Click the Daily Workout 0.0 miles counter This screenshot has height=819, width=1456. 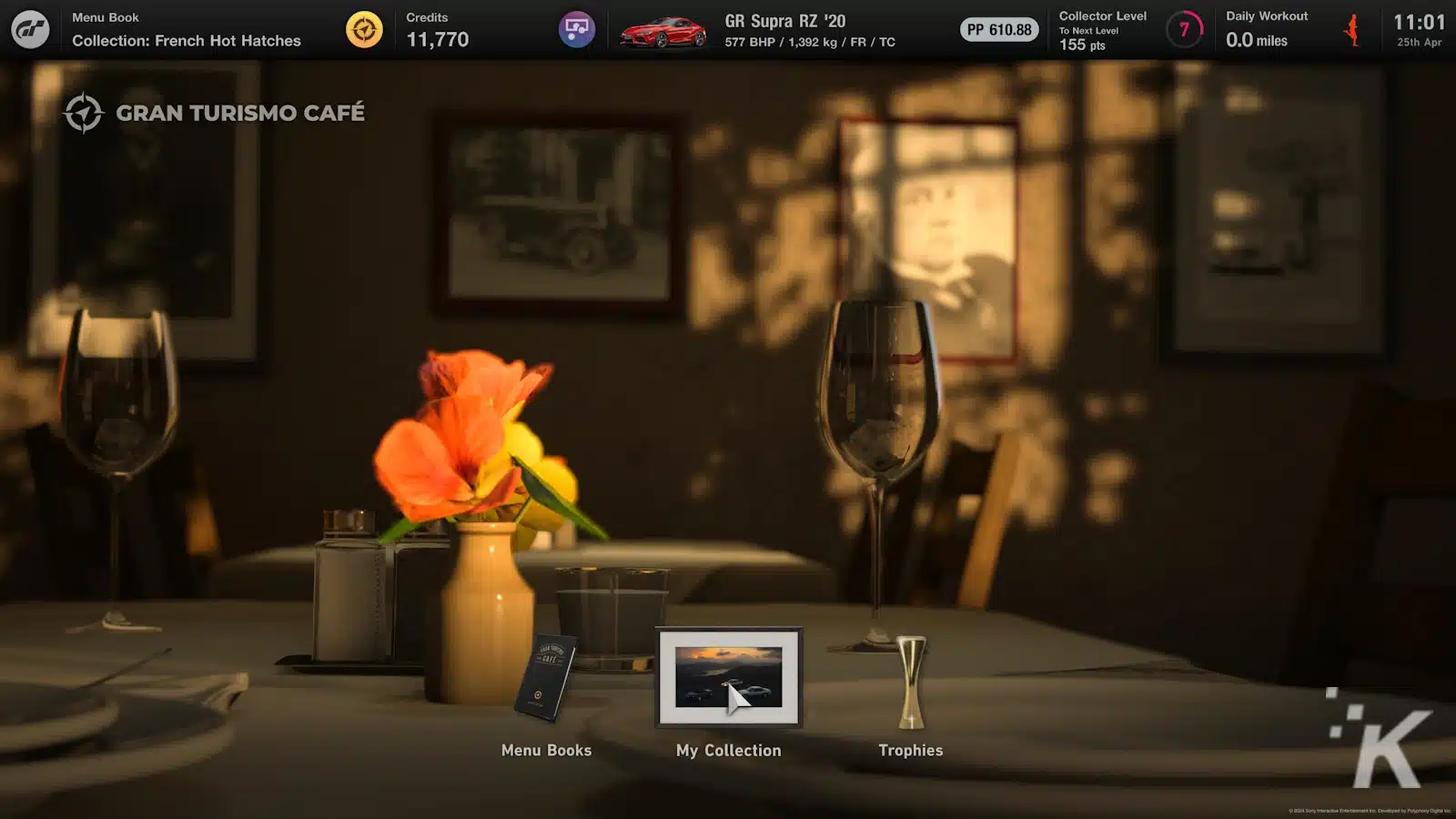click(x=1258, y=40)
